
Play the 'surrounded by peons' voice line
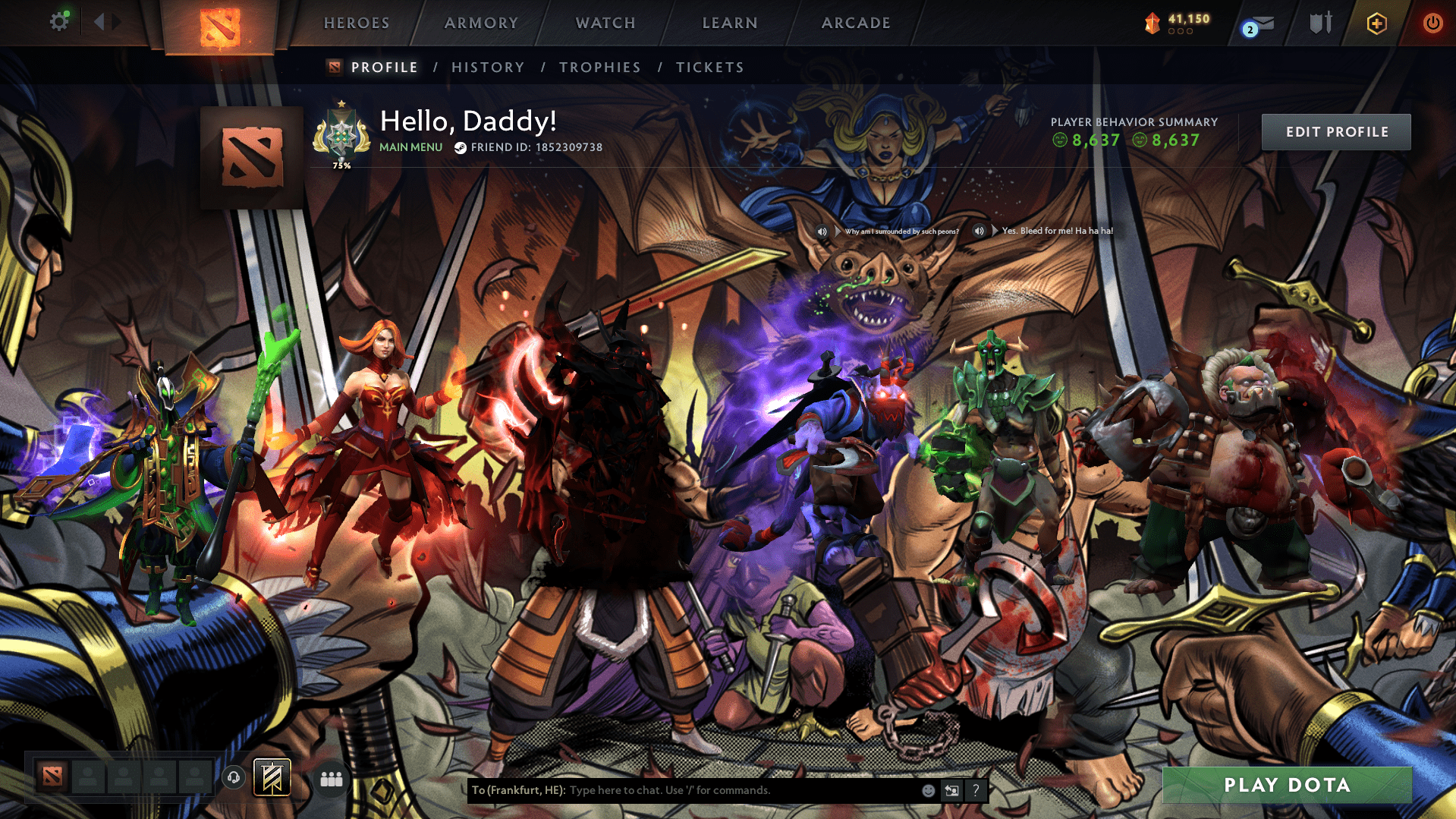click(822, 231)
